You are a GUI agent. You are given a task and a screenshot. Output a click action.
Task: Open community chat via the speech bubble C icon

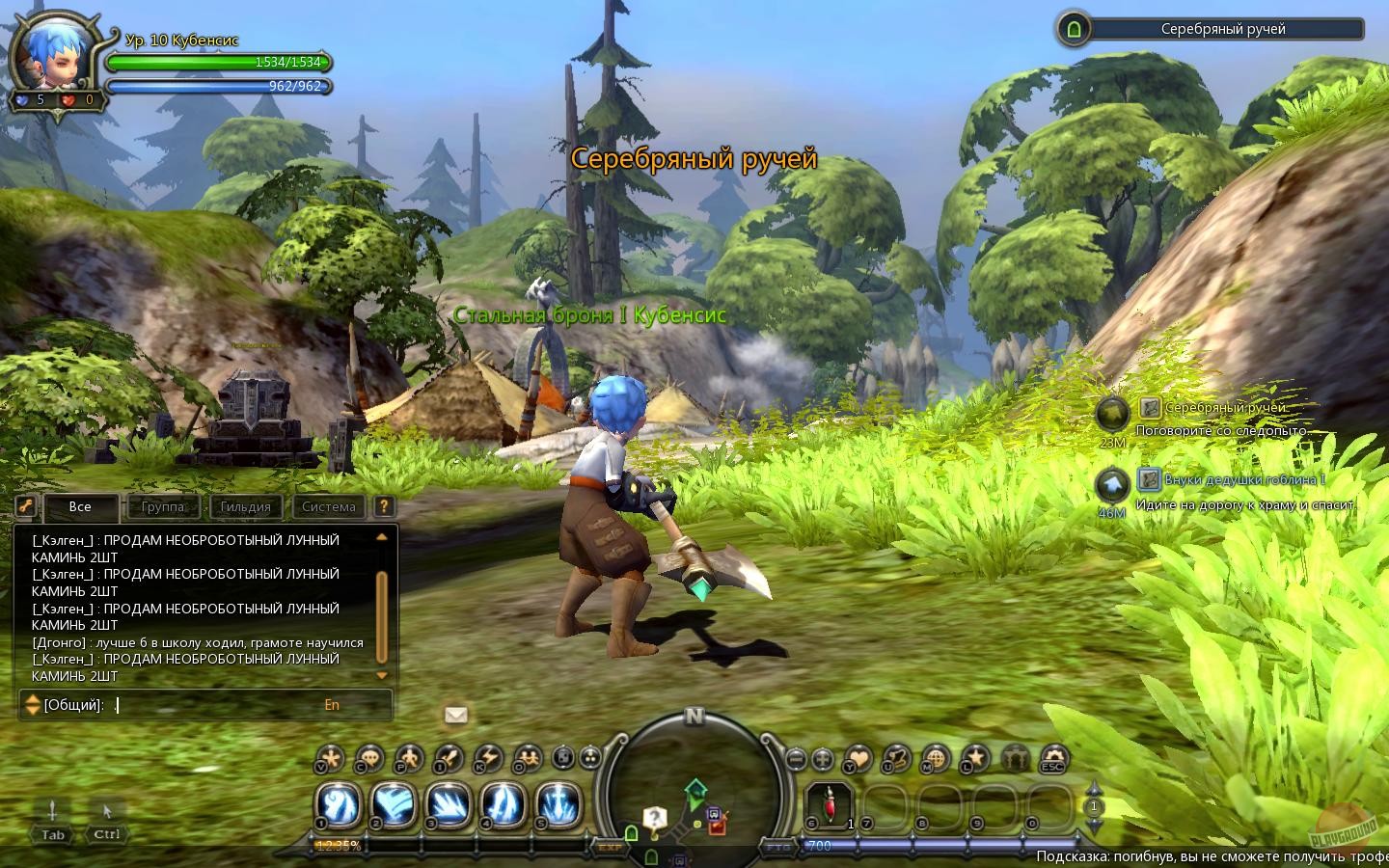pos(368,759)
